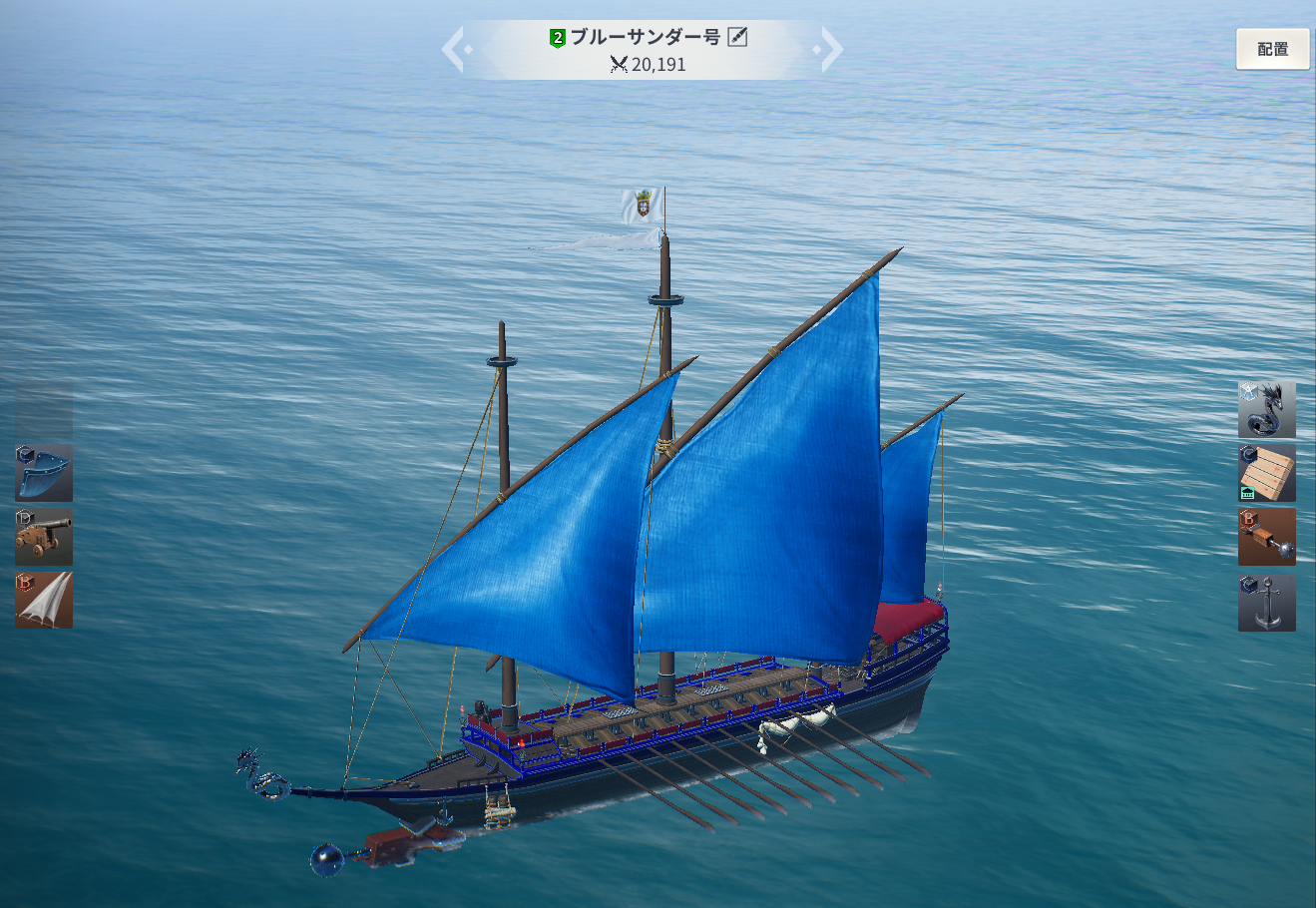Select the dragon figurehead slot
Screen dimensions: 1316x908
click(1266, 409)
